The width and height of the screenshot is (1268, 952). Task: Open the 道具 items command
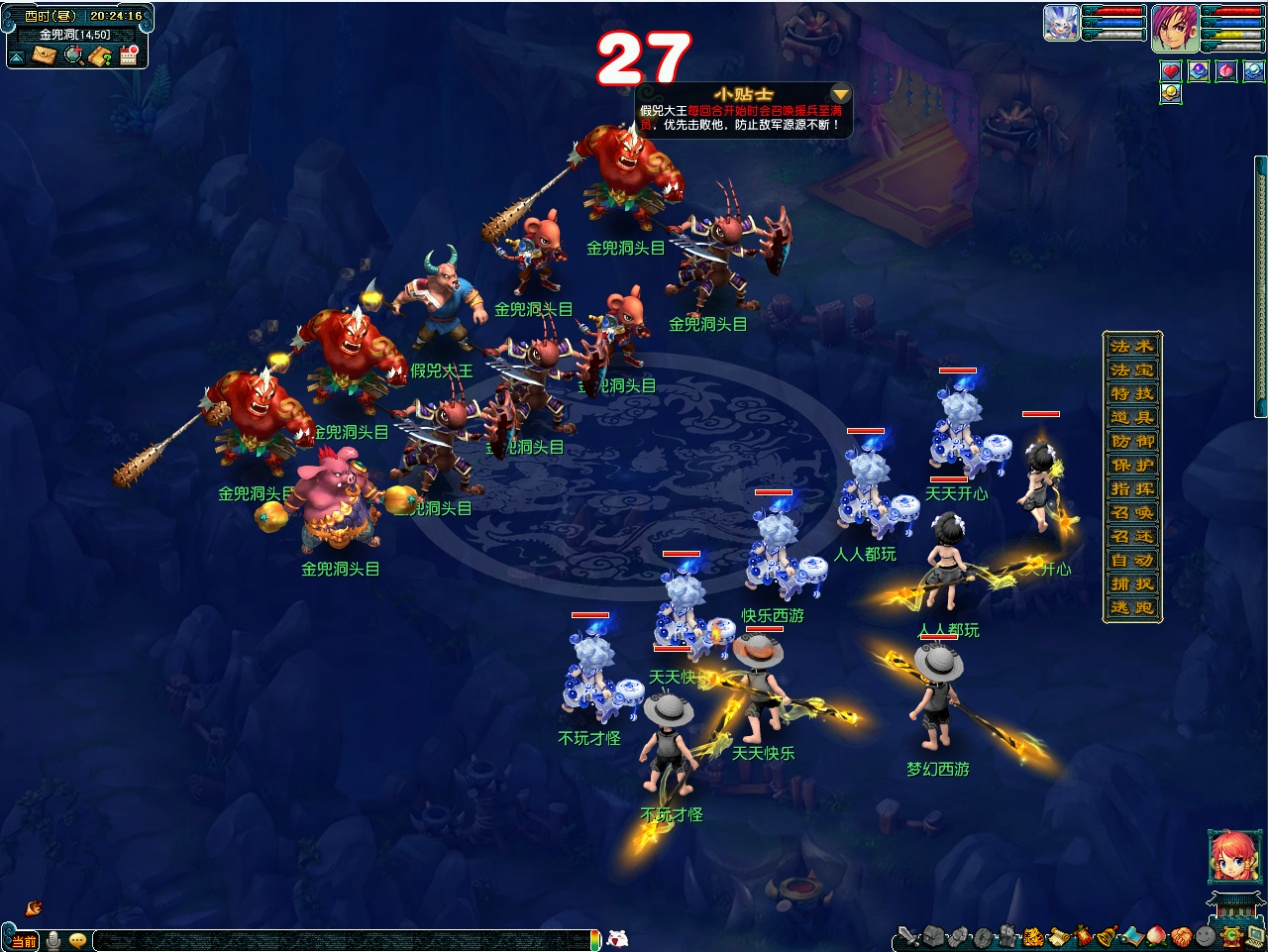pos(1132,417)
